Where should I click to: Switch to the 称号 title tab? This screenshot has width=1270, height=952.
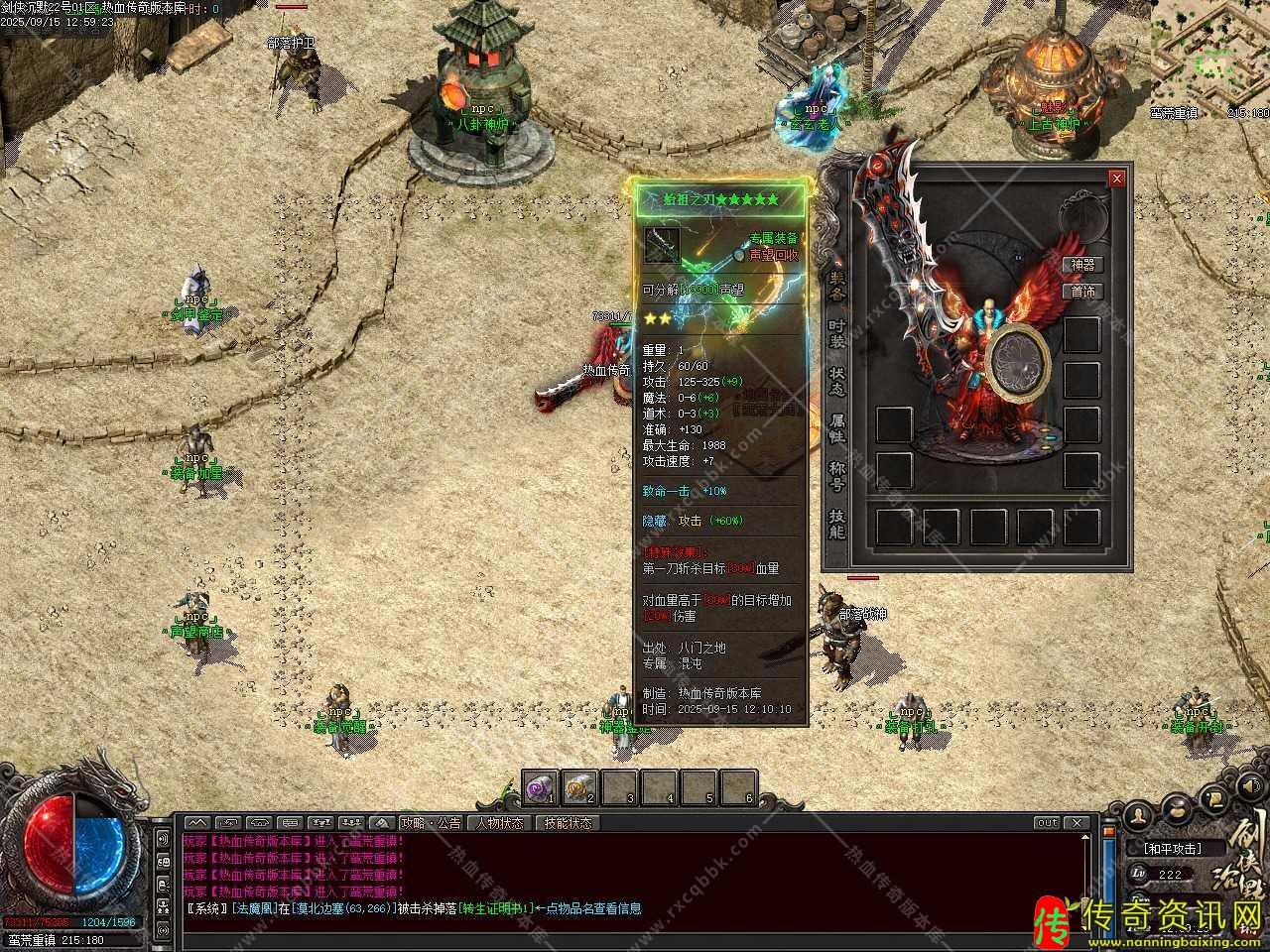point(836,476)
